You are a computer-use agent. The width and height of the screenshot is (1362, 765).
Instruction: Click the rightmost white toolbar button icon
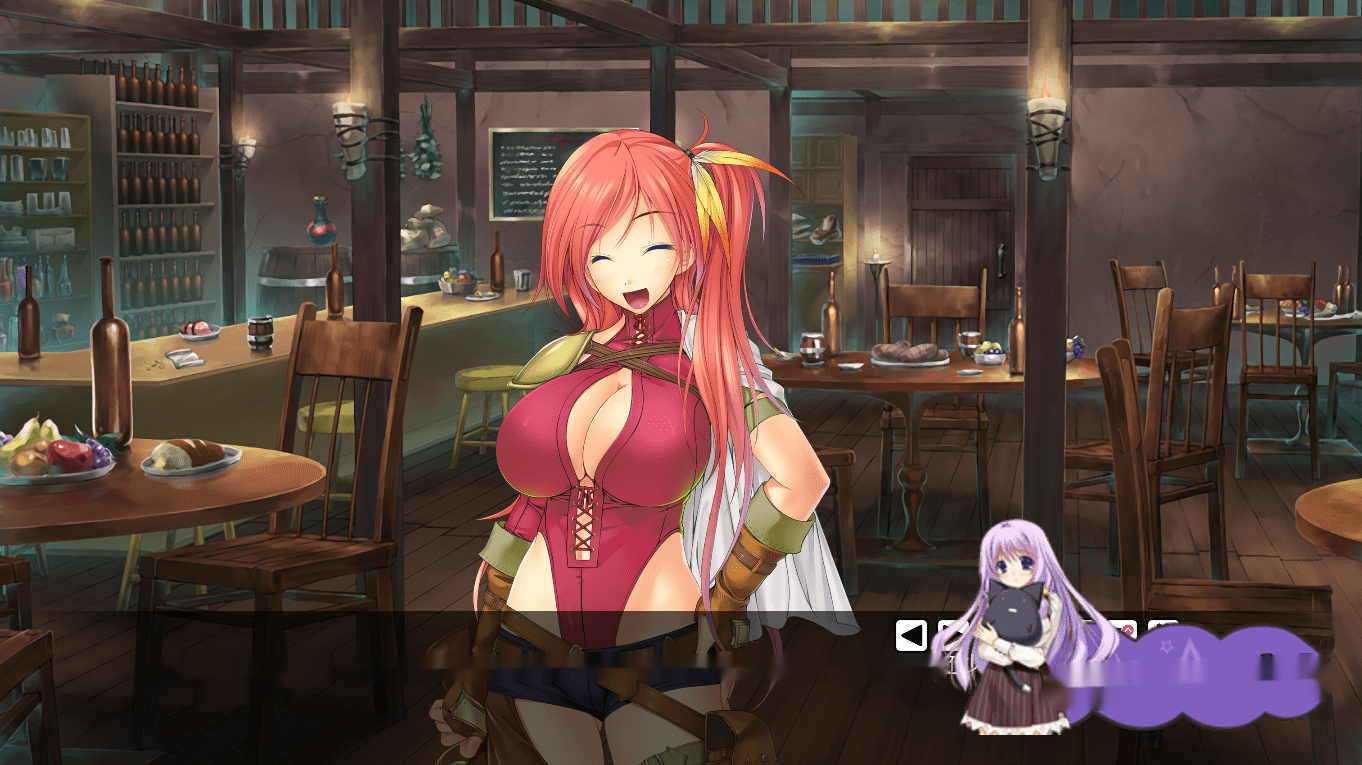[x=1163, y=634]
